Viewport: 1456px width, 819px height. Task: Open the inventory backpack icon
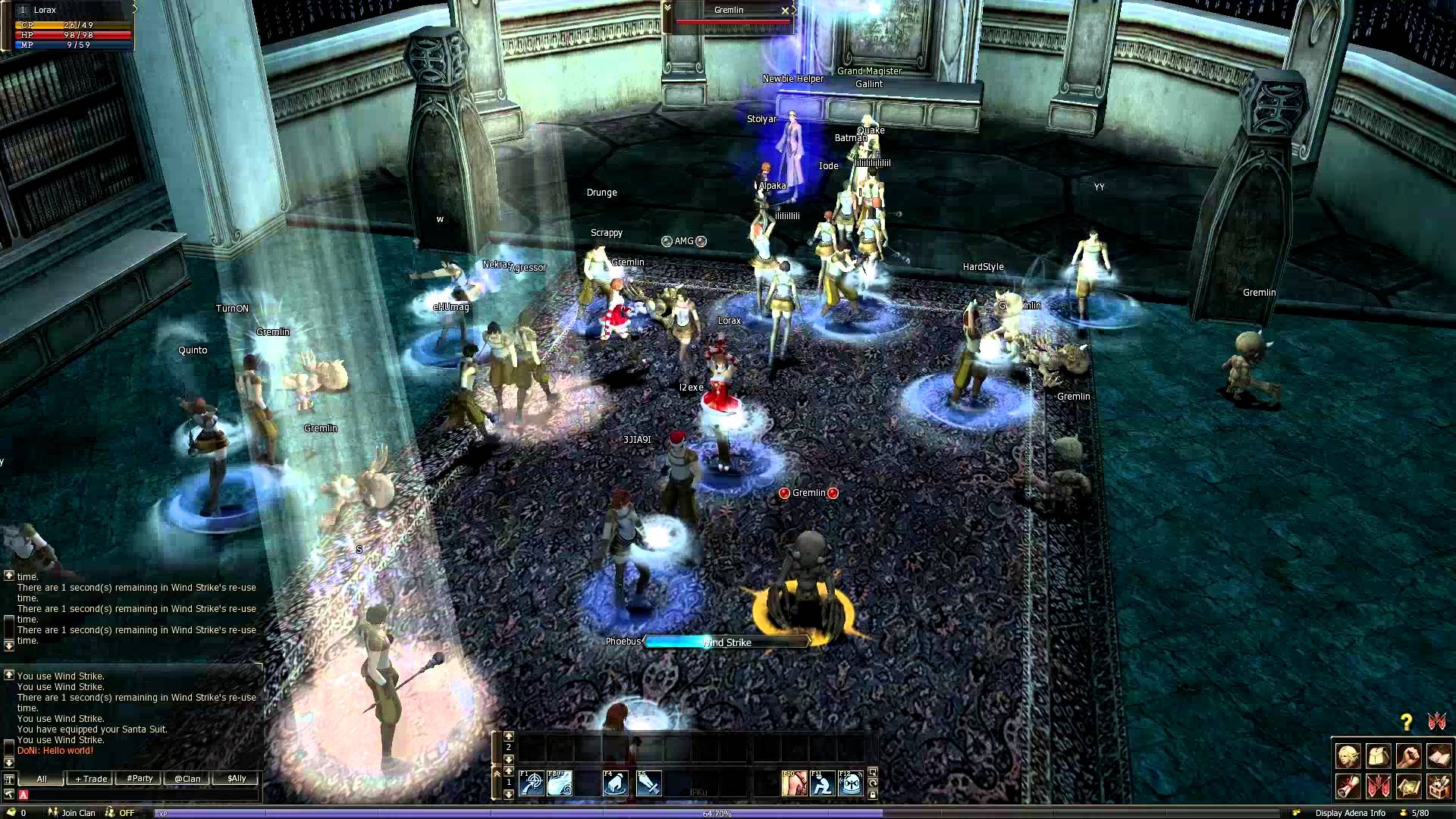pyautogui.click(x=1378, y=757)
